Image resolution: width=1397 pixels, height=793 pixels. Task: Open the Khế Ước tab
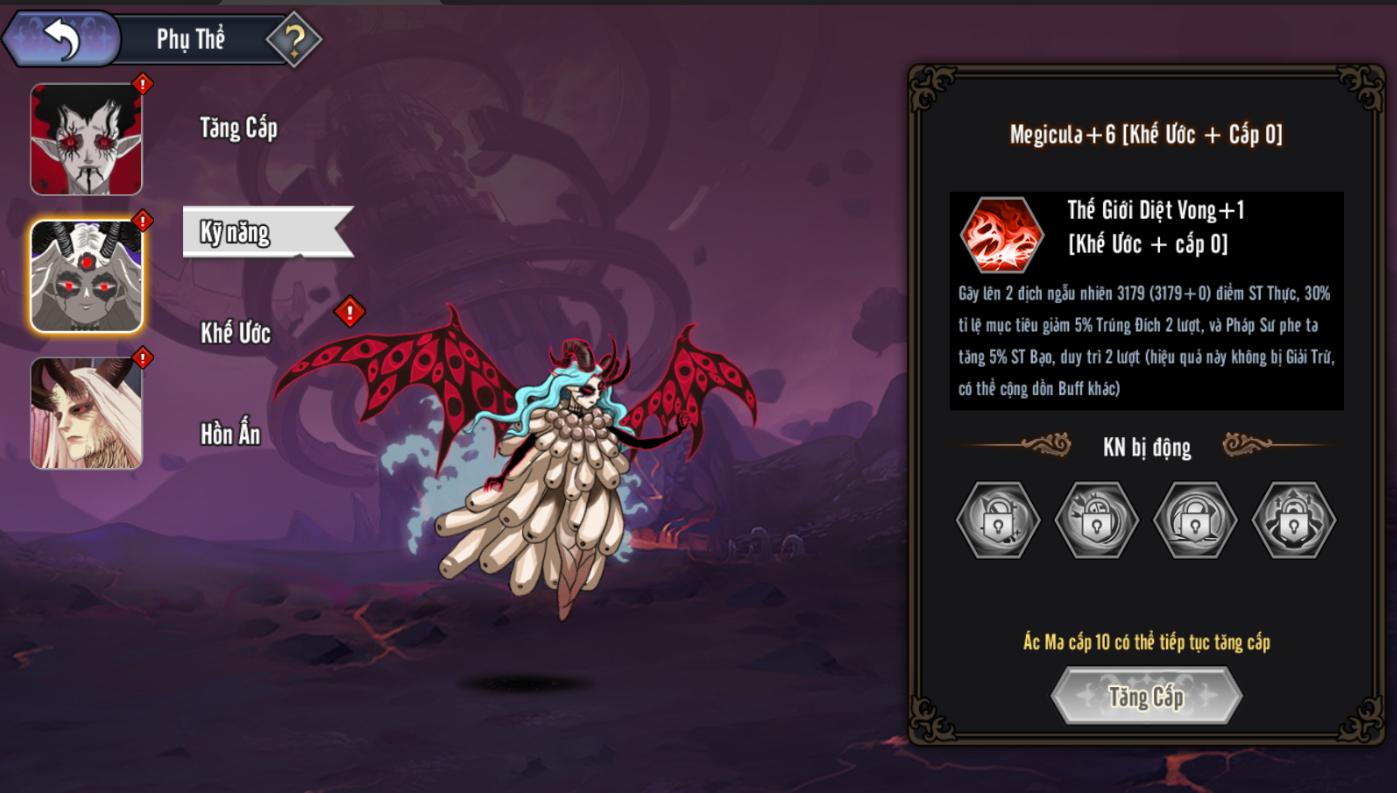(236, 333)
